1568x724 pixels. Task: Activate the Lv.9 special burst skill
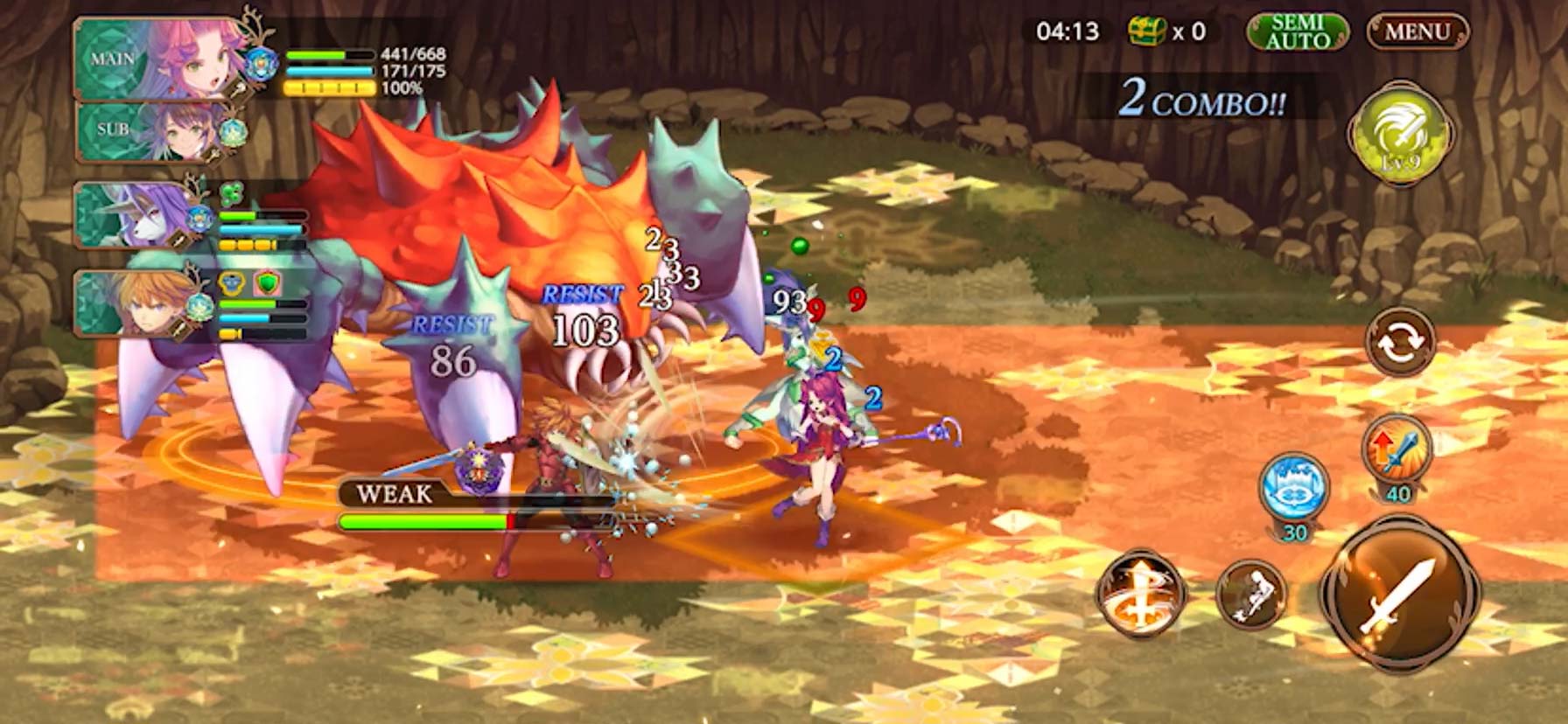point(1399,133)
